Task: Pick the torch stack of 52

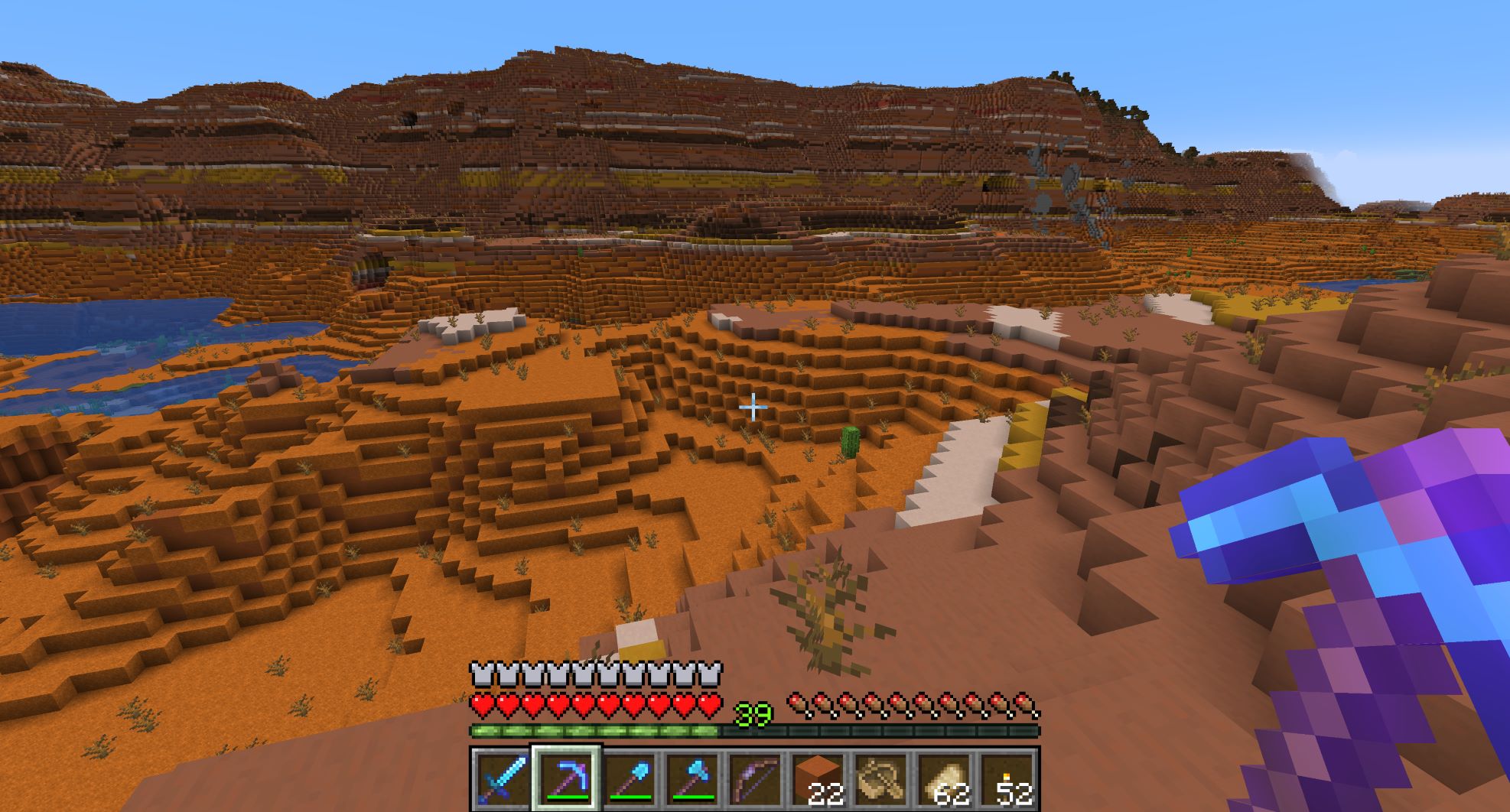Action: (x=1006, y=778)
